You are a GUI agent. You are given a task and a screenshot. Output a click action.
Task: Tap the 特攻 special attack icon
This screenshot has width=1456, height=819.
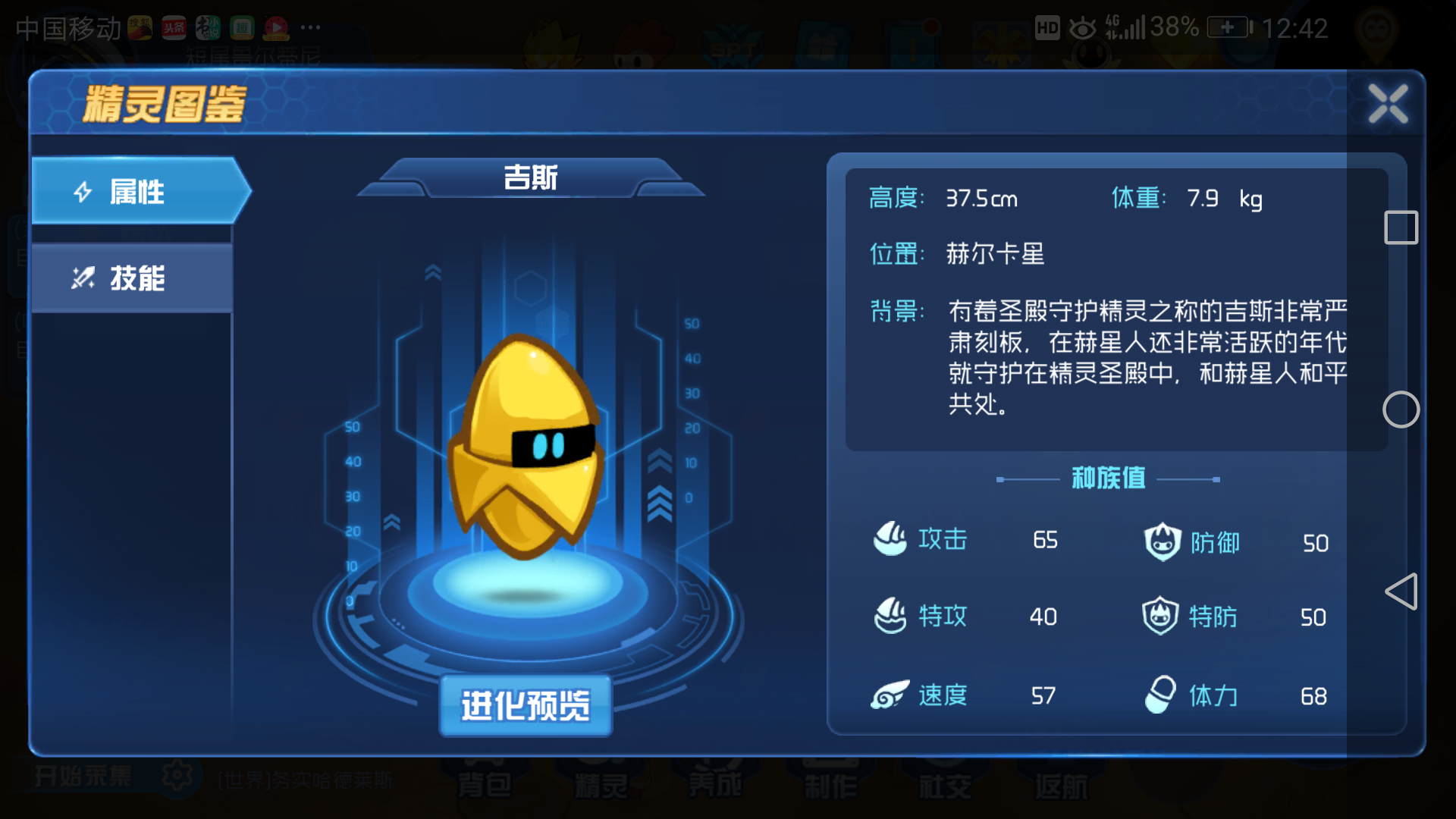tap(889, 617)
